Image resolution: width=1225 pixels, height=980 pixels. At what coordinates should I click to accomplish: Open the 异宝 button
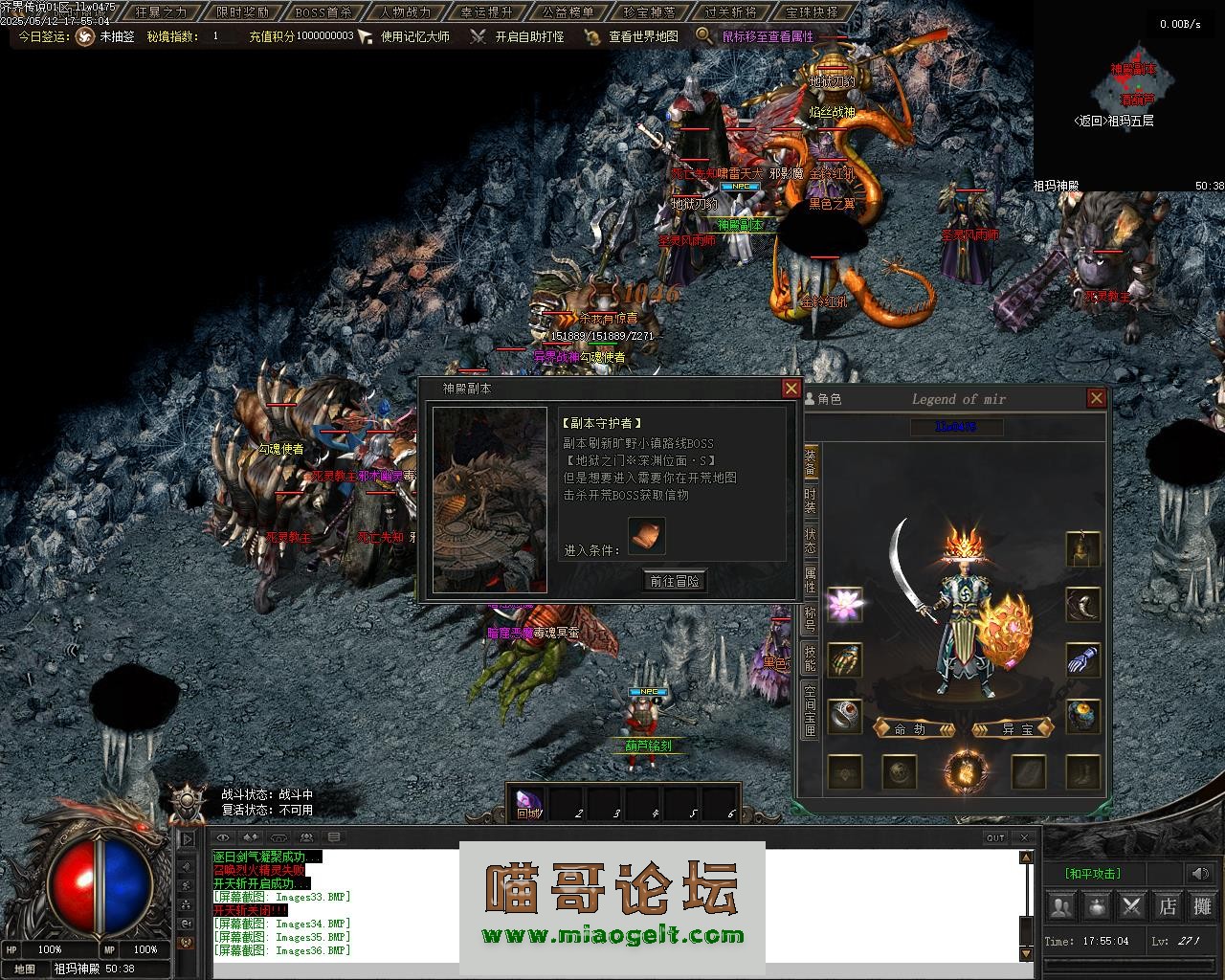[x=1013, y=729]
